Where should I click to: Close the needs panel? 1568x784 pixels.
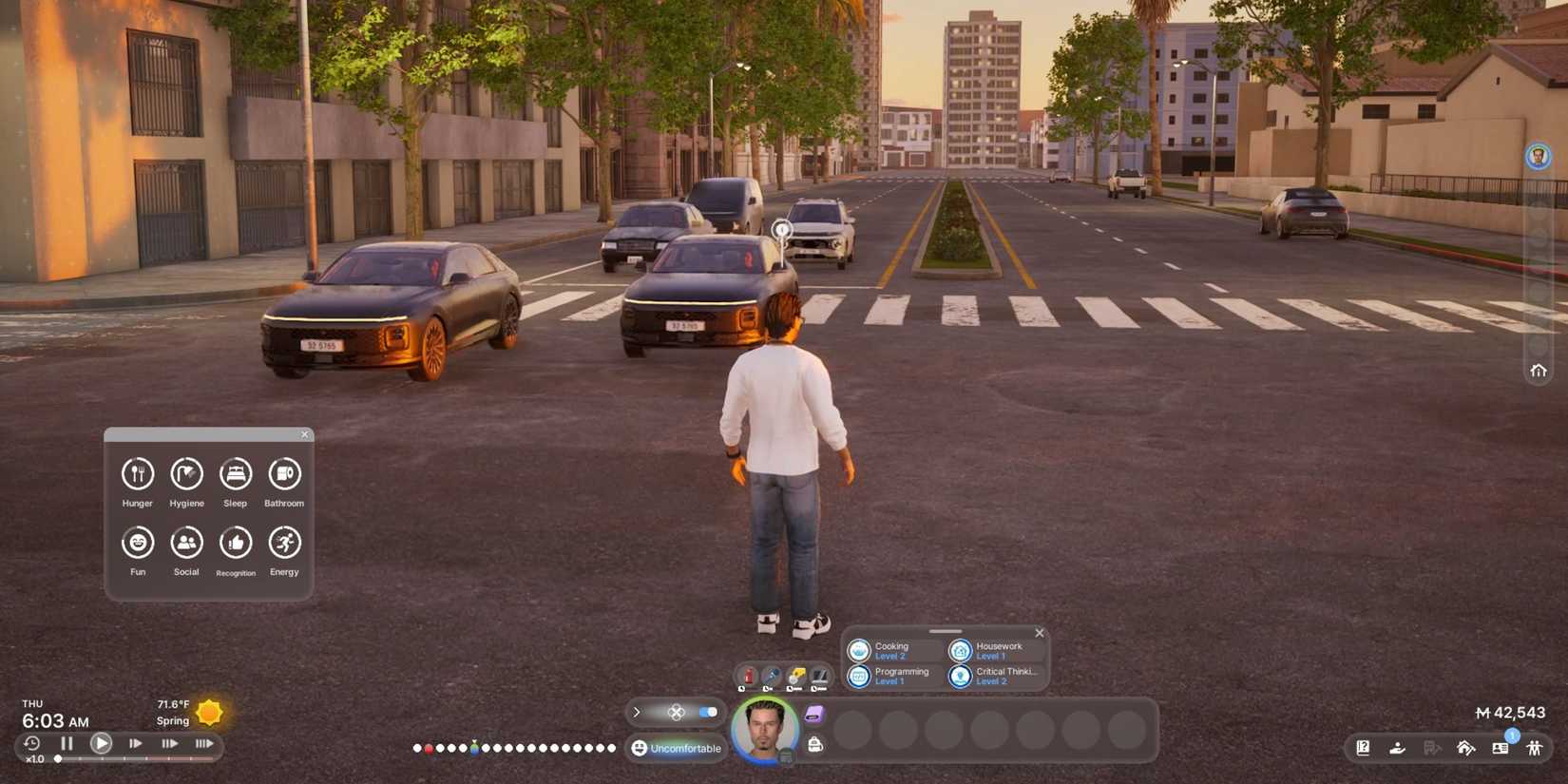tap(305, 434)
